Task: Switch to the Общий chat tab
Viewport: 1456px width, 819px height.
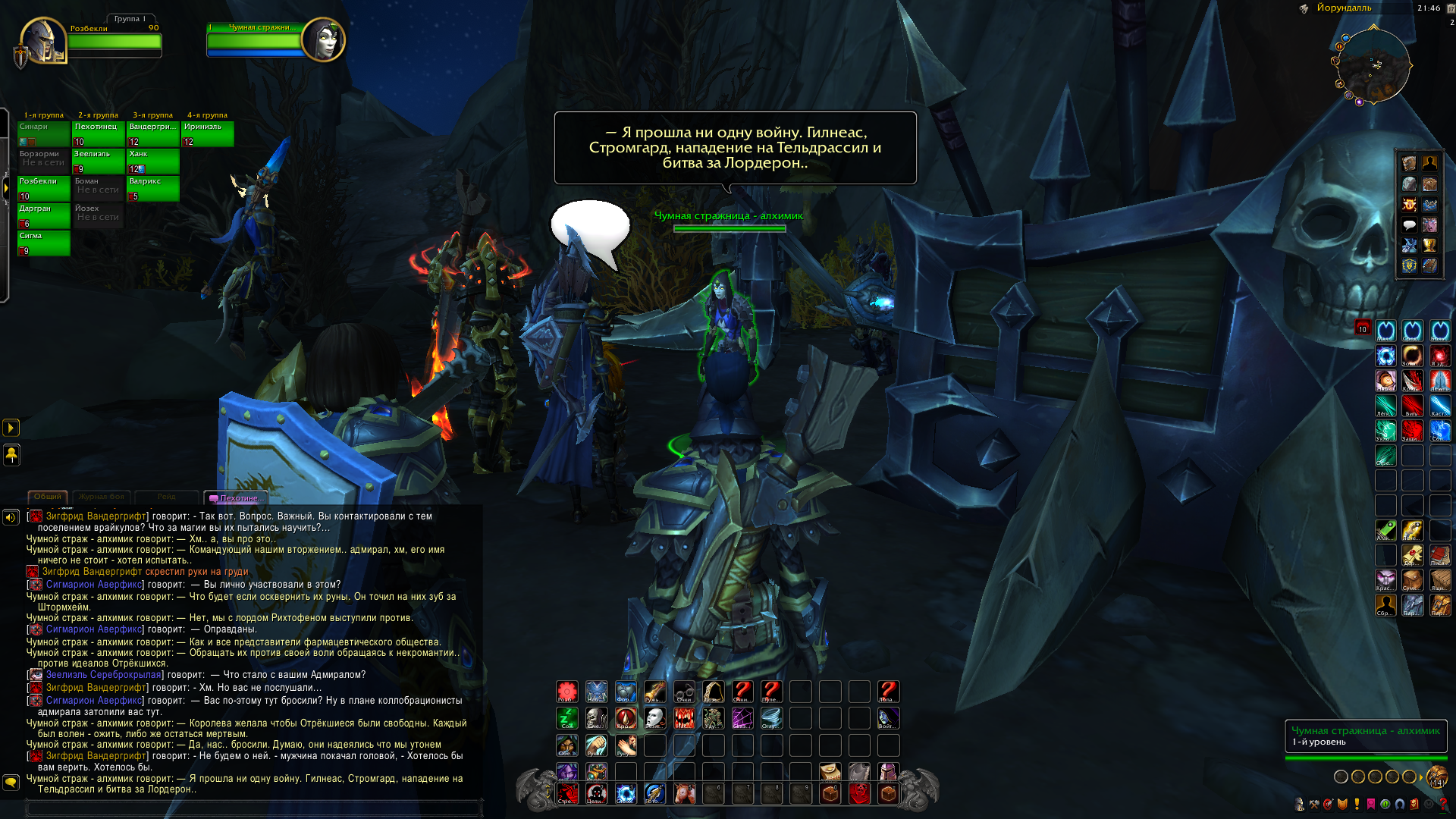Action: (x=48, y=497)
